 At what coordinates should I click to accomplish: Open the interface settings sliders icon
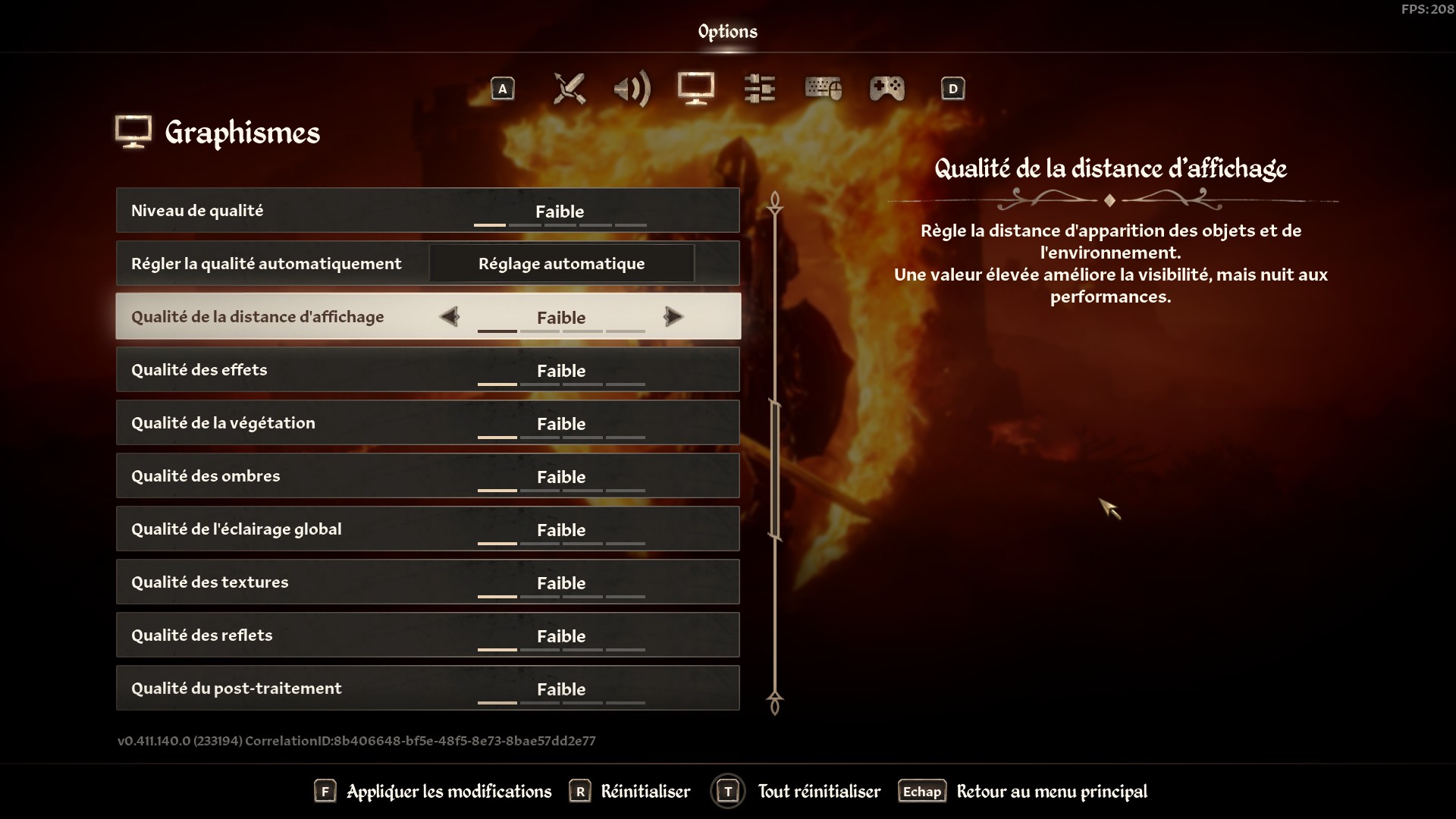[759, 89]
